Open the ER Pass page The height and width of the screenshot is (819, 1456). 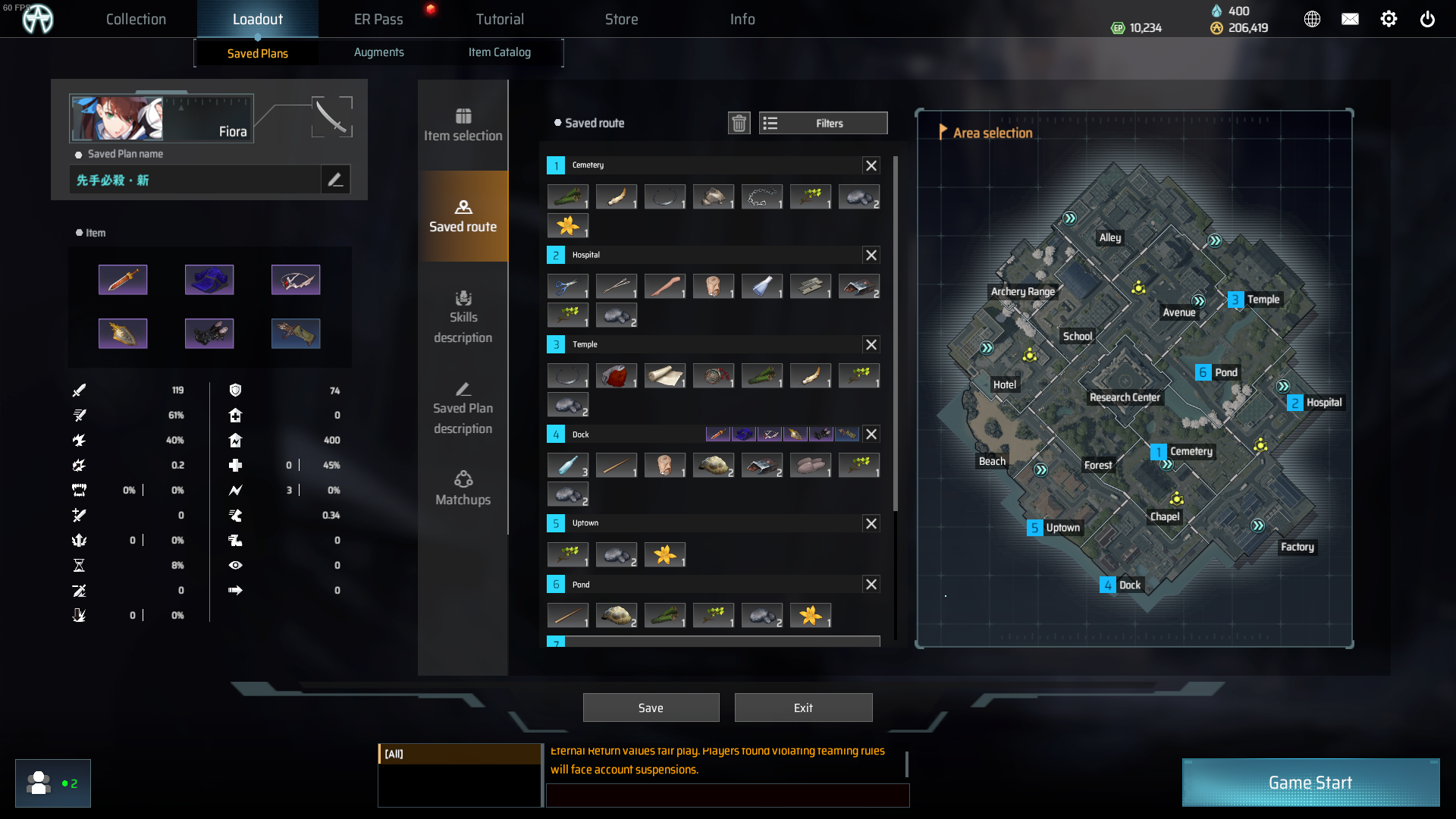pyautogui.click(x=378, y=20)
